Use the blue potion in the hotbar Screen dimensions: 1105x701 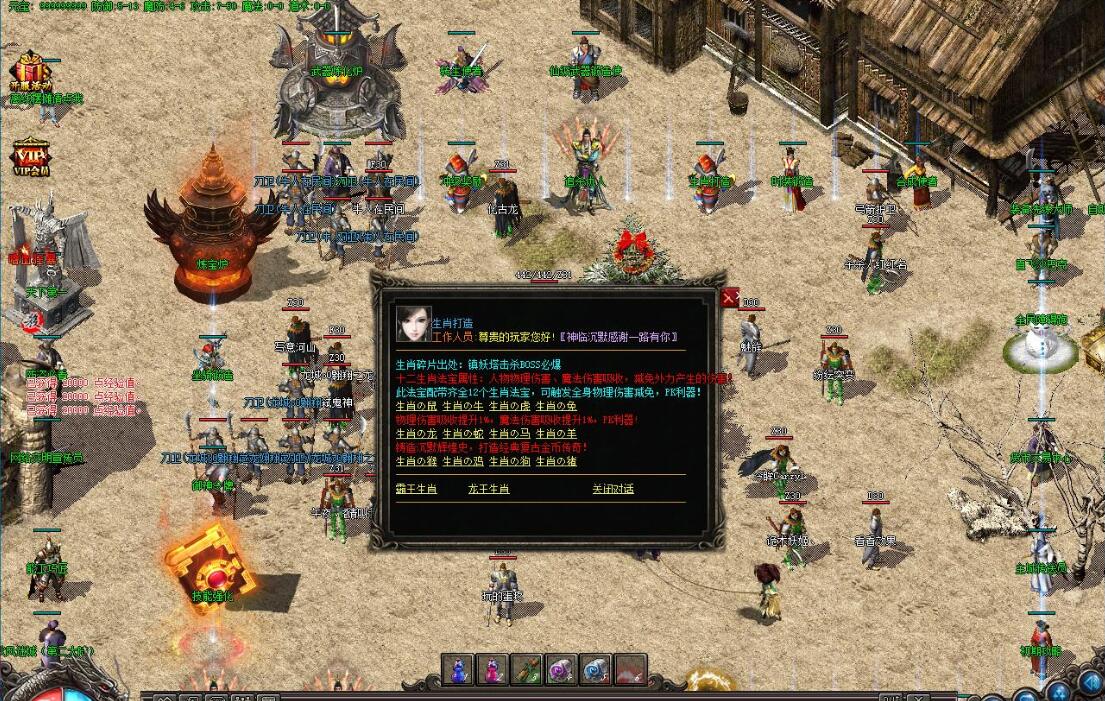[x=458, y=670]
